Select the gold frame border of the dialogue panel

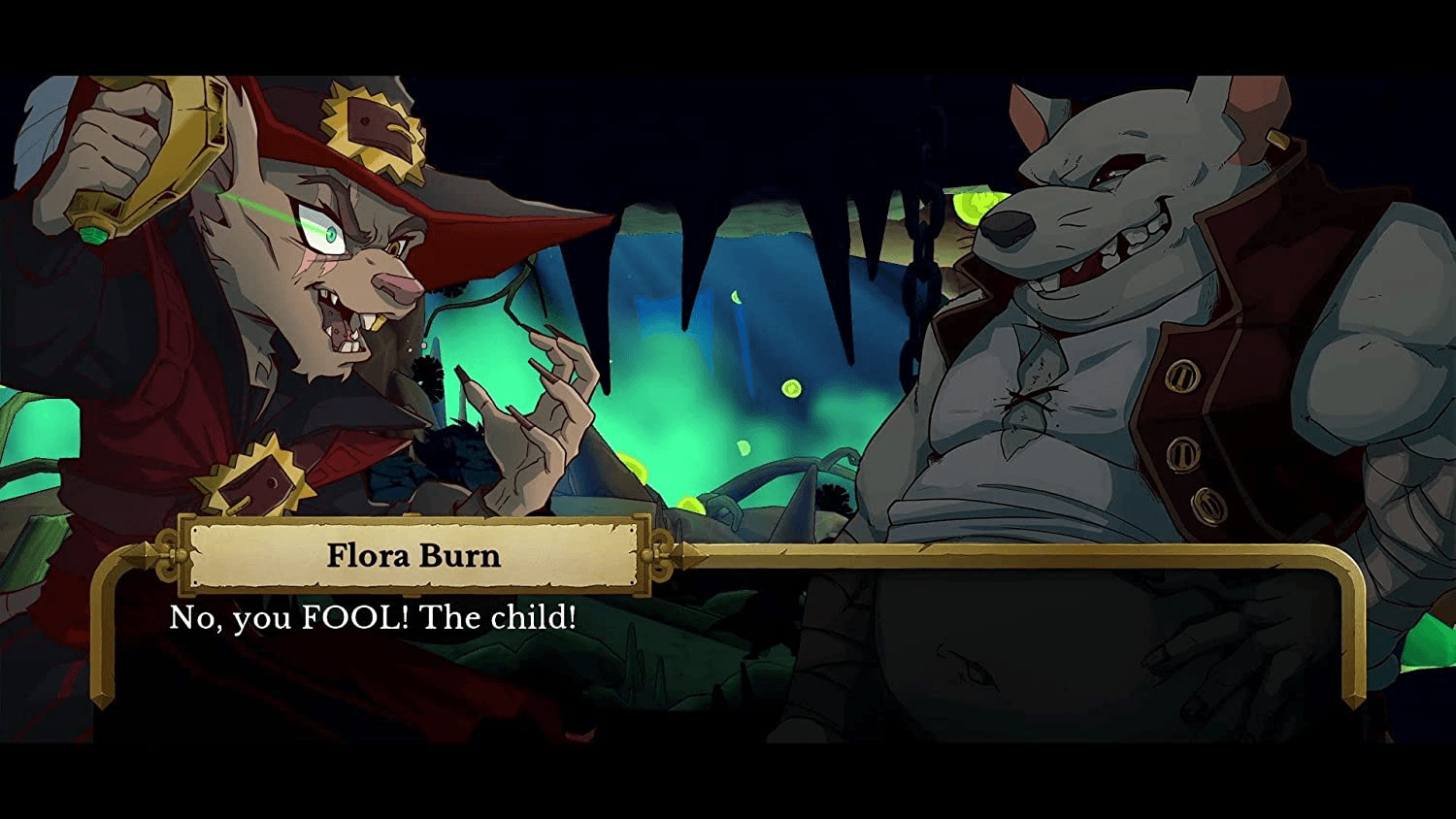[971, 560]
